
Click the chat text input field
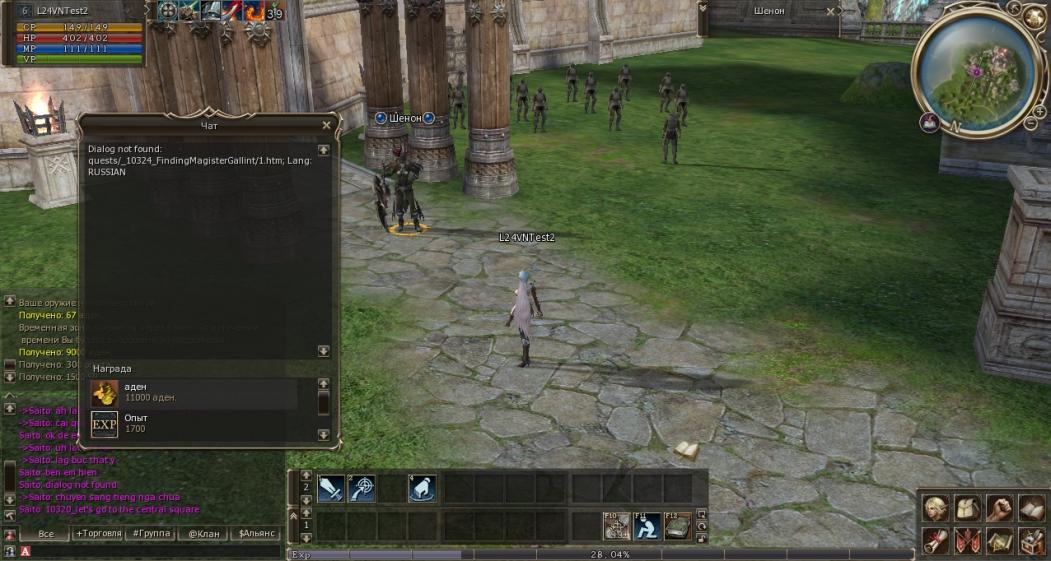[x=150, y=551]
